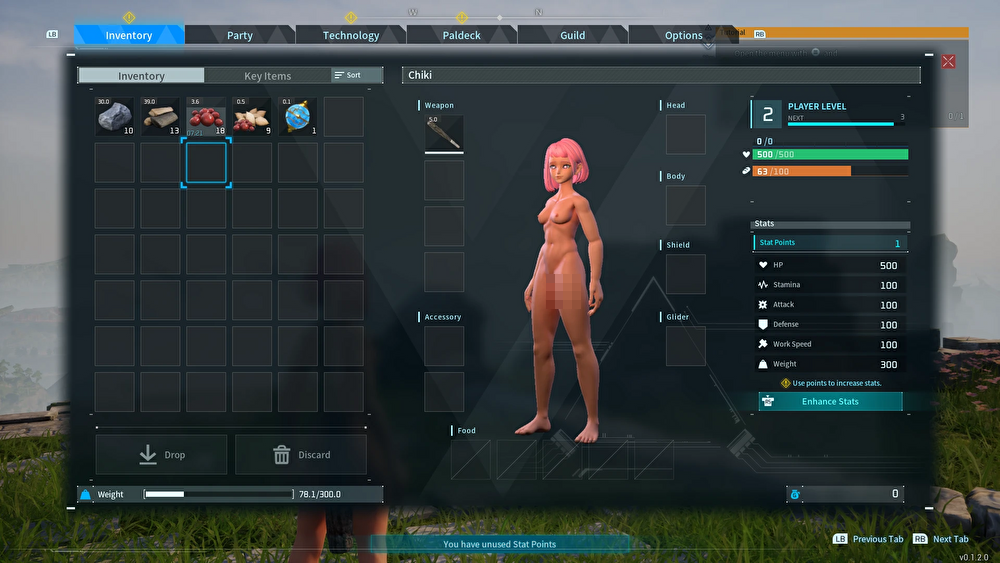Select the wood logs slot
This screenshot has height=563, width=1000.
point(161,117)
